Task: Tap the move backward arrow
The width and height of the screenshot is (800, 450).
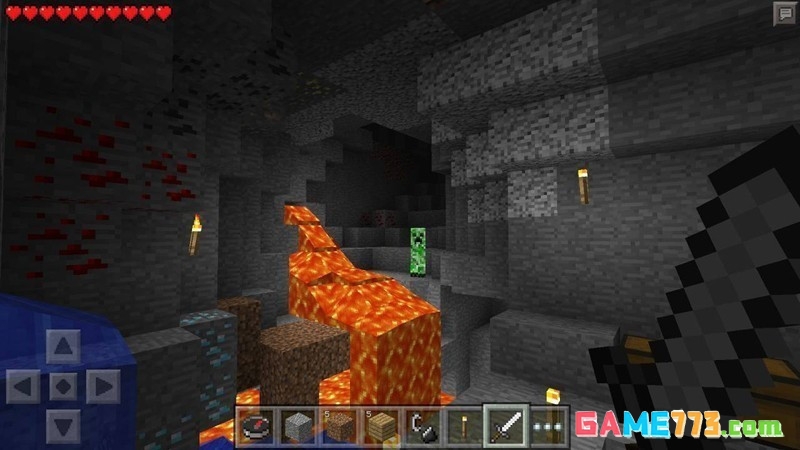Action: (x=63, y=424)
